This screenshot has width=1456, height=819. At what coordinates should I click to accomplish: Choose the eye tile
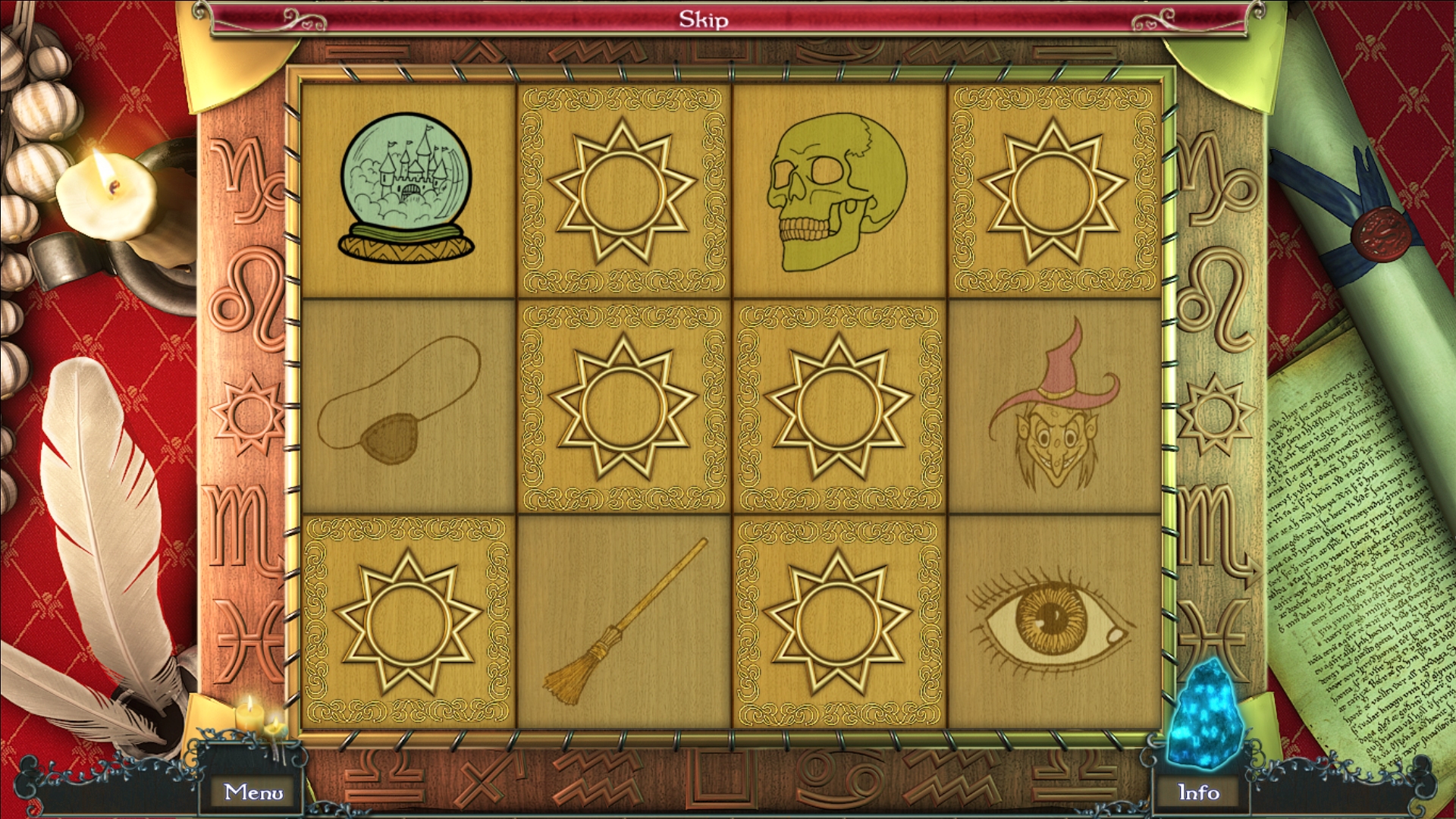tap(1054, 622)
